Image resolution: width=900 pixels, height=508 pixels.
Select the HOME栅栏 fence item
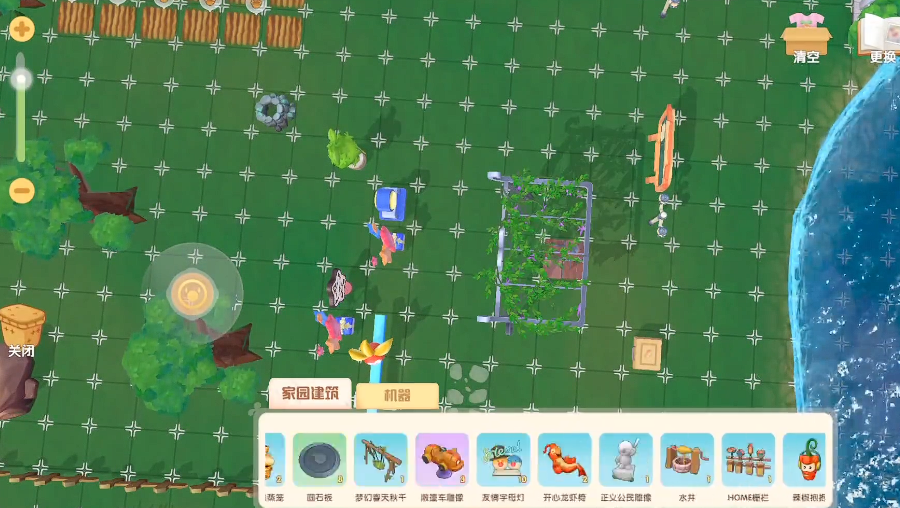pyautogui.click(x=747, y=460)
